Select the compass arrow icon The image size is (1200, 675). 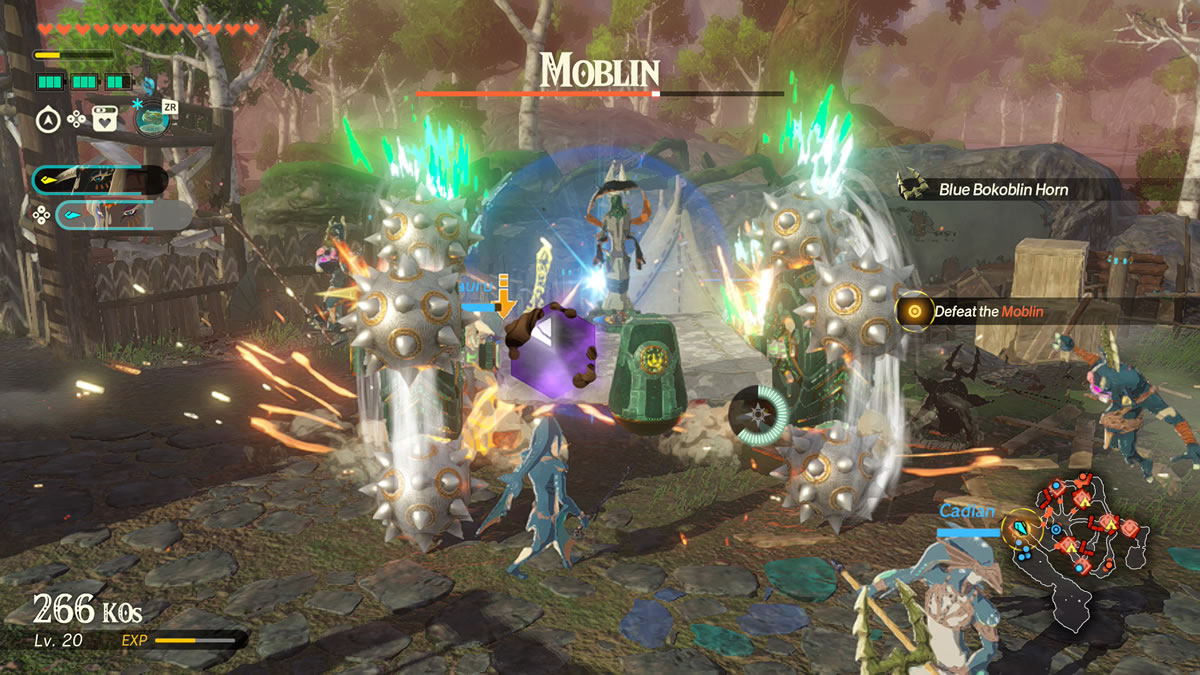(47, 119)
